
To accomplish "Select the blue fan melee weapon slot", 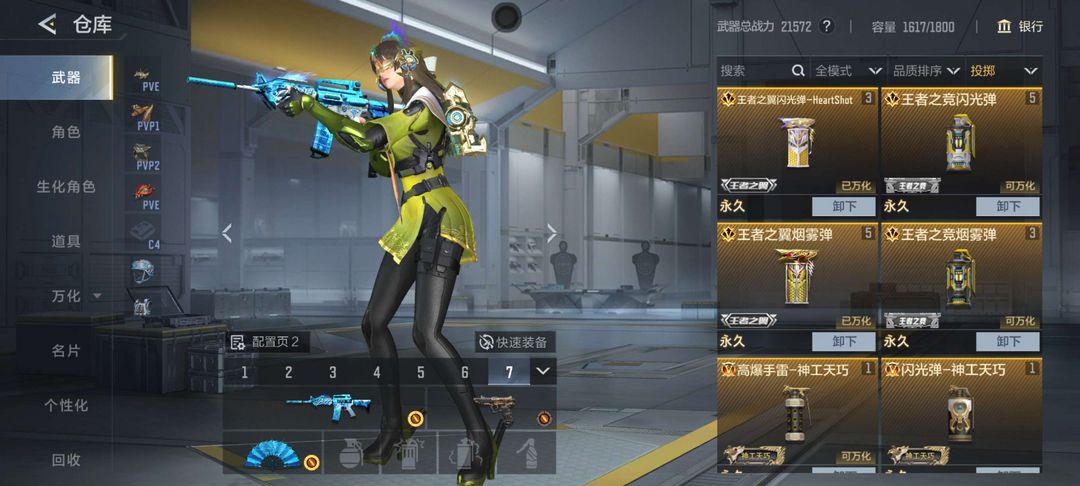I will (x=273, y=455).
